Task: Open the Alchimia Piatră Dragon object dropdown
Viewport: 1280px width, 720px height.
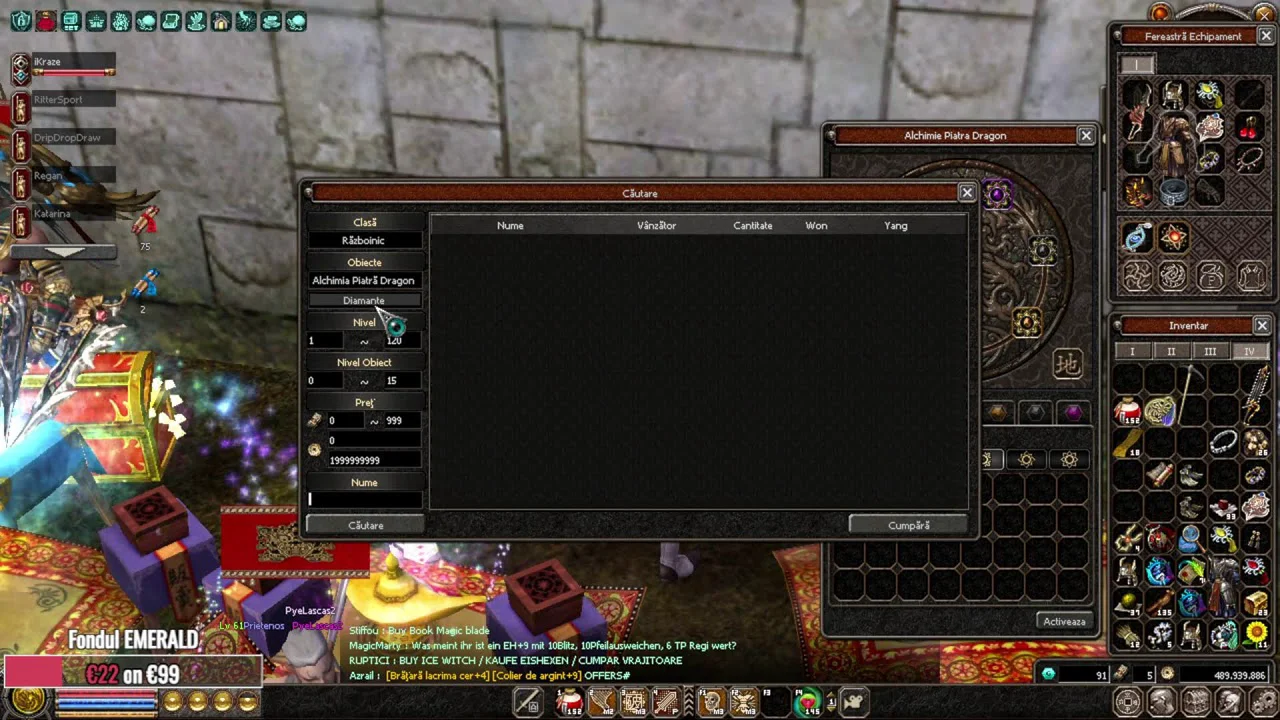Action: pos(364,281)
